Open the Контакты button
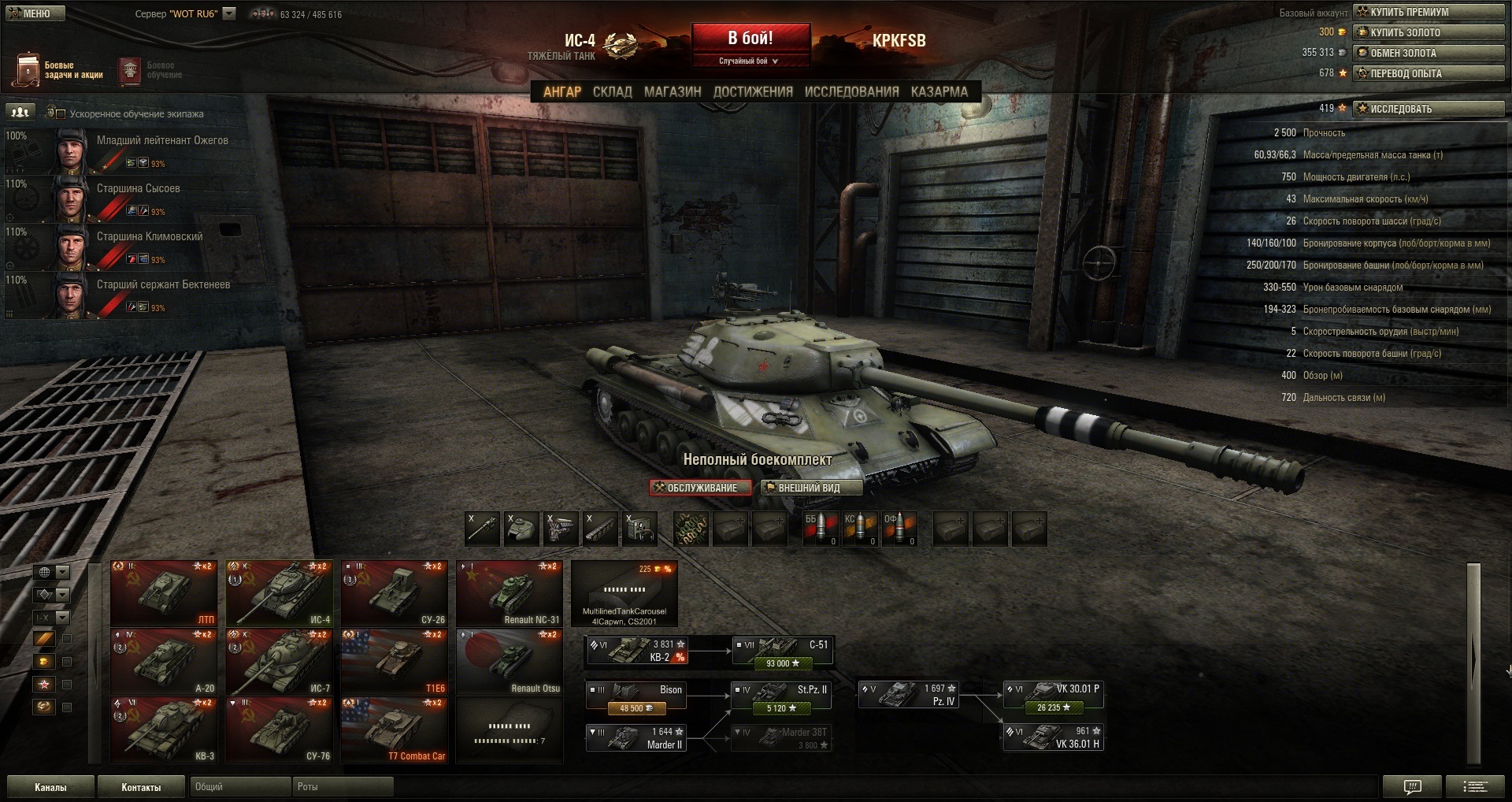1512x802 pixels. click(141, 787)
